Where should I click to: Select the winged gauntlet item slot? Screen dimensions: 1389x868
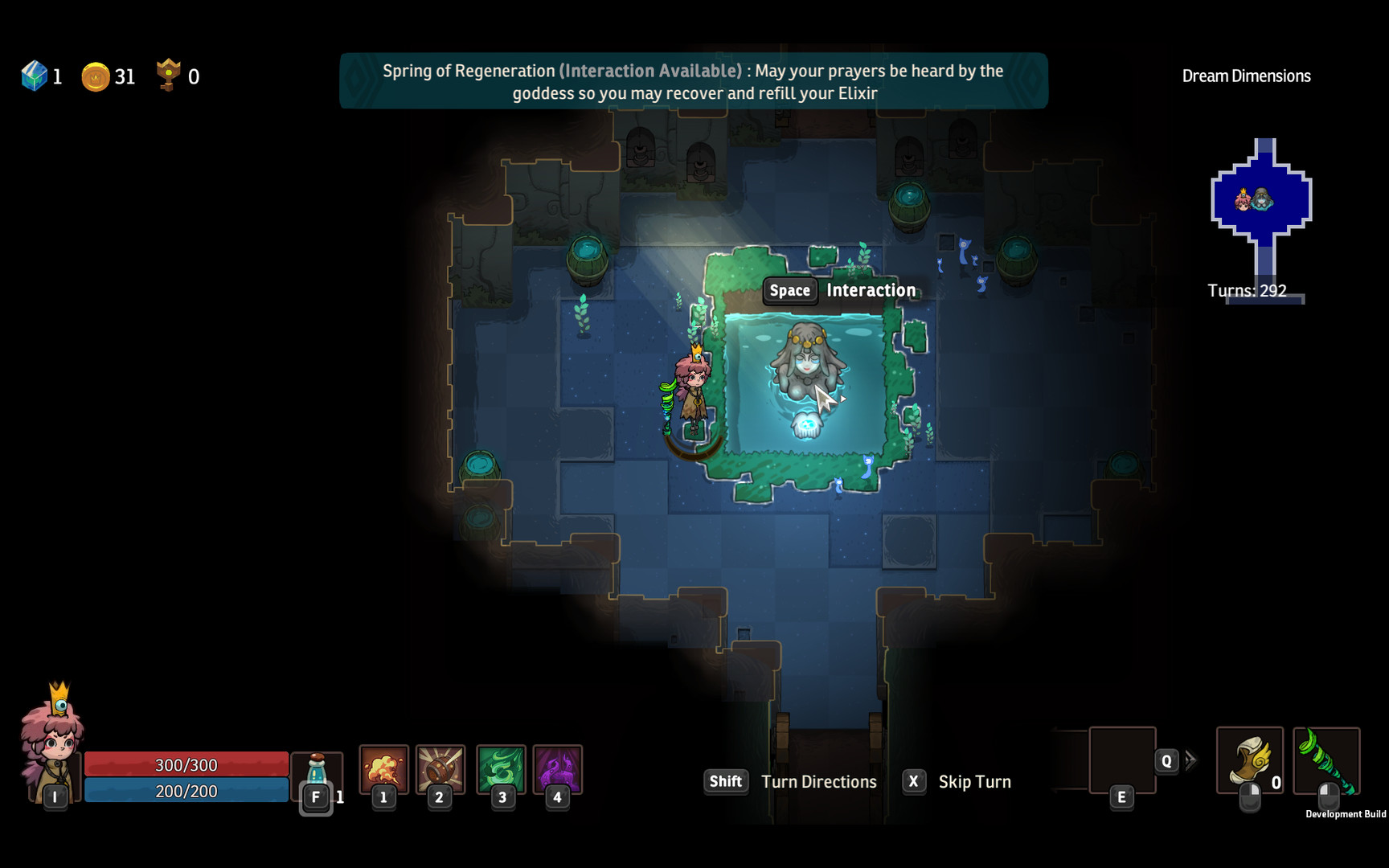[1249, 759]
